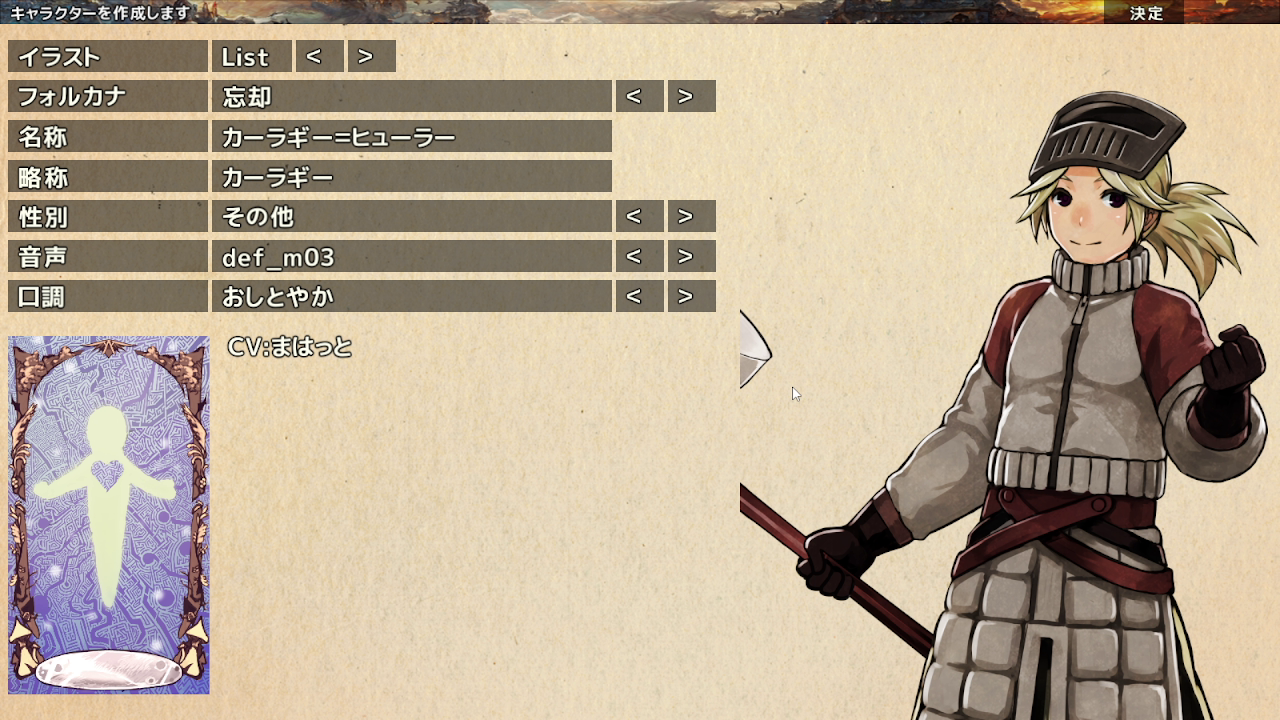Edit the 略称 short name field
The height and width of the screenshot is (720, 1280).
[x=411, y=177]
